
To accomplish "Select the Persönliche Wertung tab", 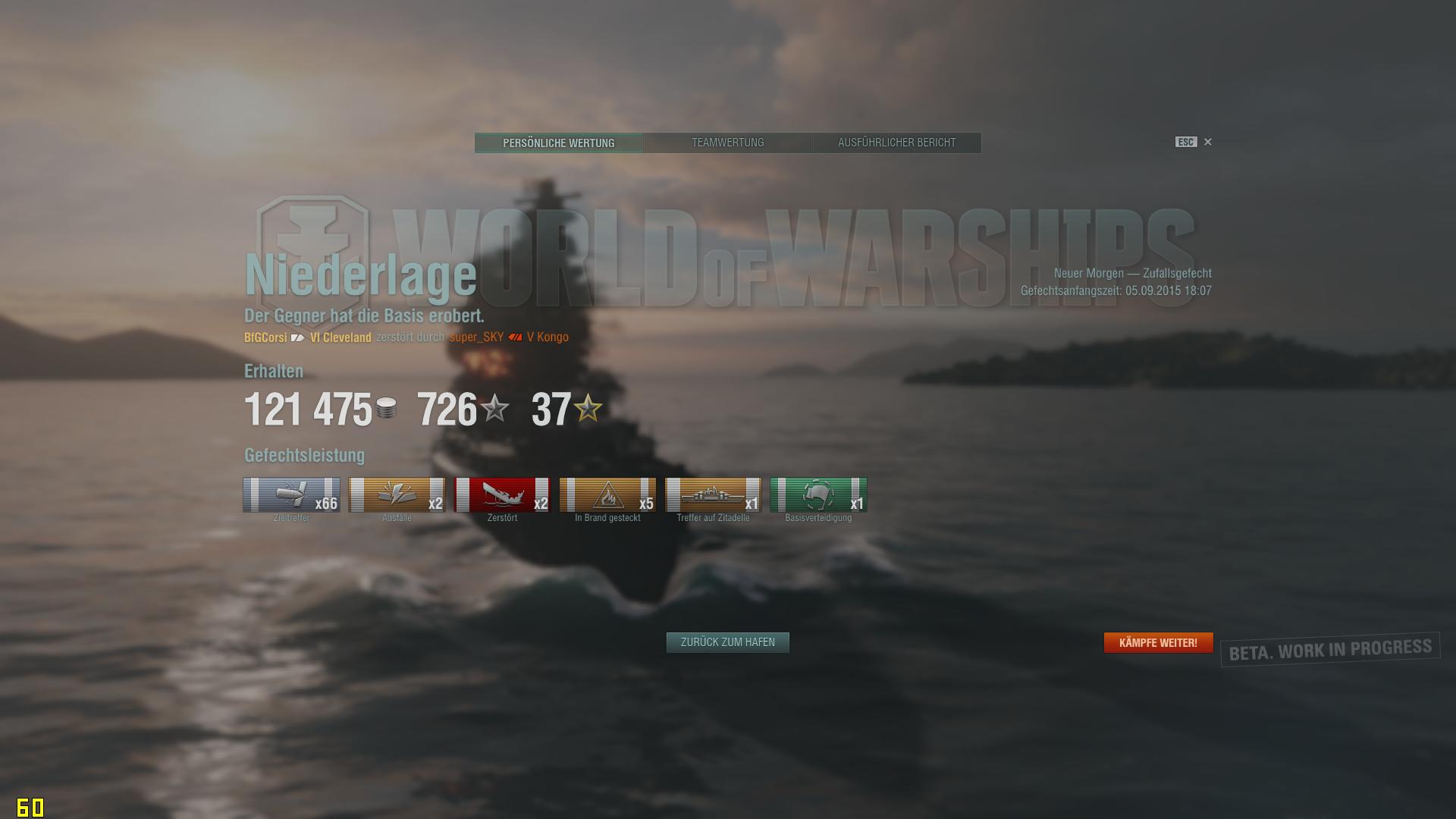I will pyautogui.click(x=559, y=143).
